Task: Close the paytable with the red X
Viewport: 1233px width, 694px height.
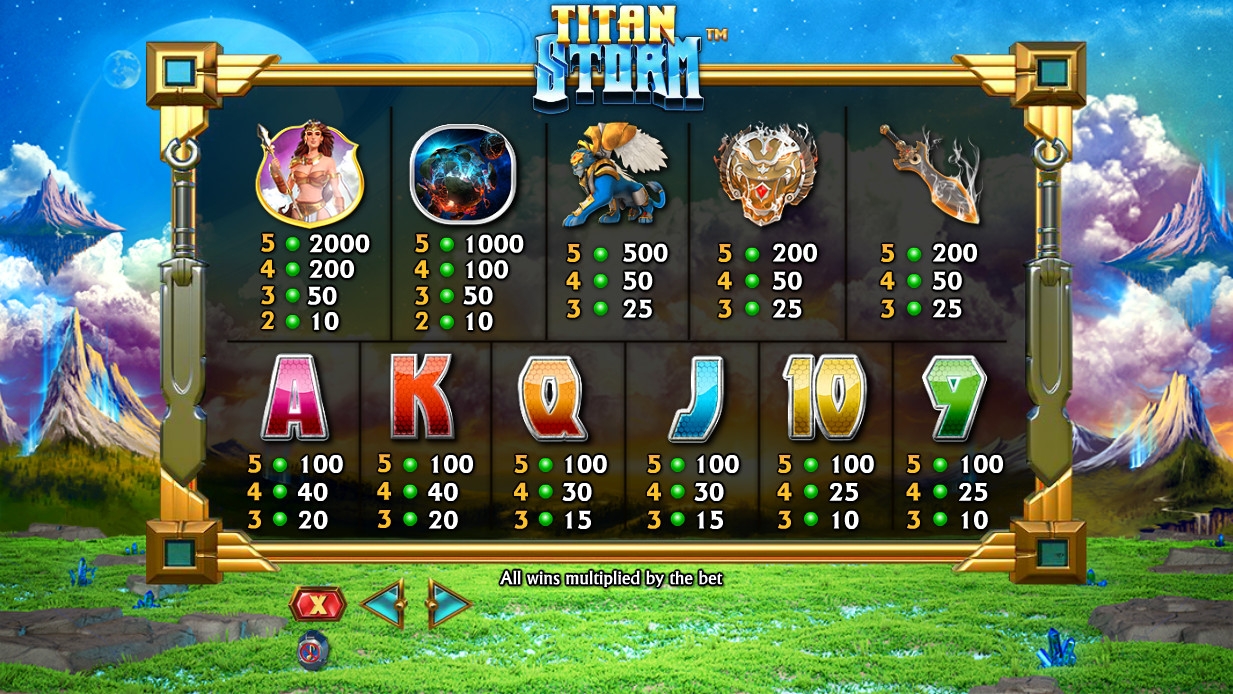Action: click(x=317, y=604)
